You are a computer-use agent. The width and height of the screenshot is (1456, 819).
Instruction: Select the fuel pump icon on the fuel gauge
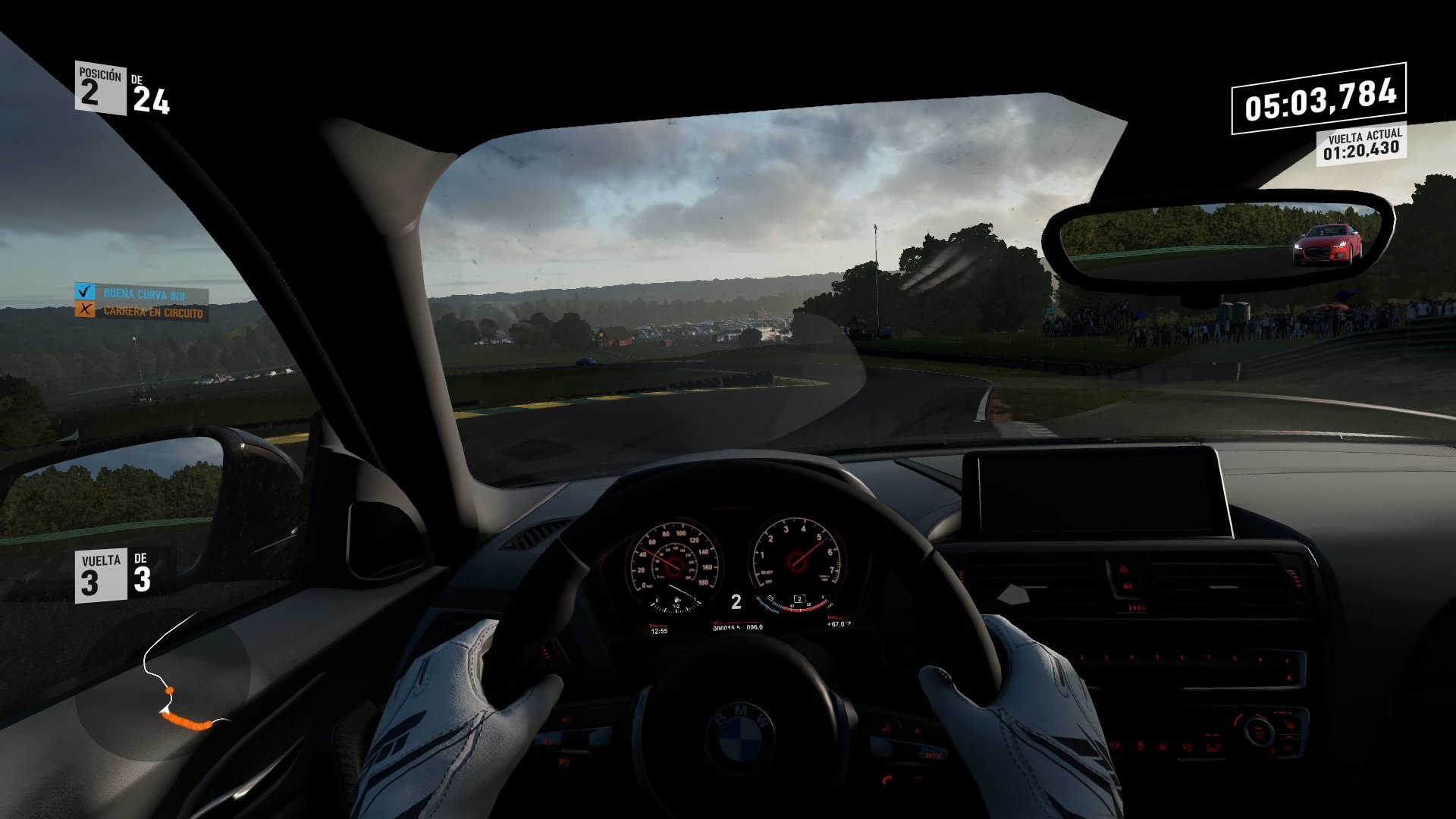tap(677, 600)
